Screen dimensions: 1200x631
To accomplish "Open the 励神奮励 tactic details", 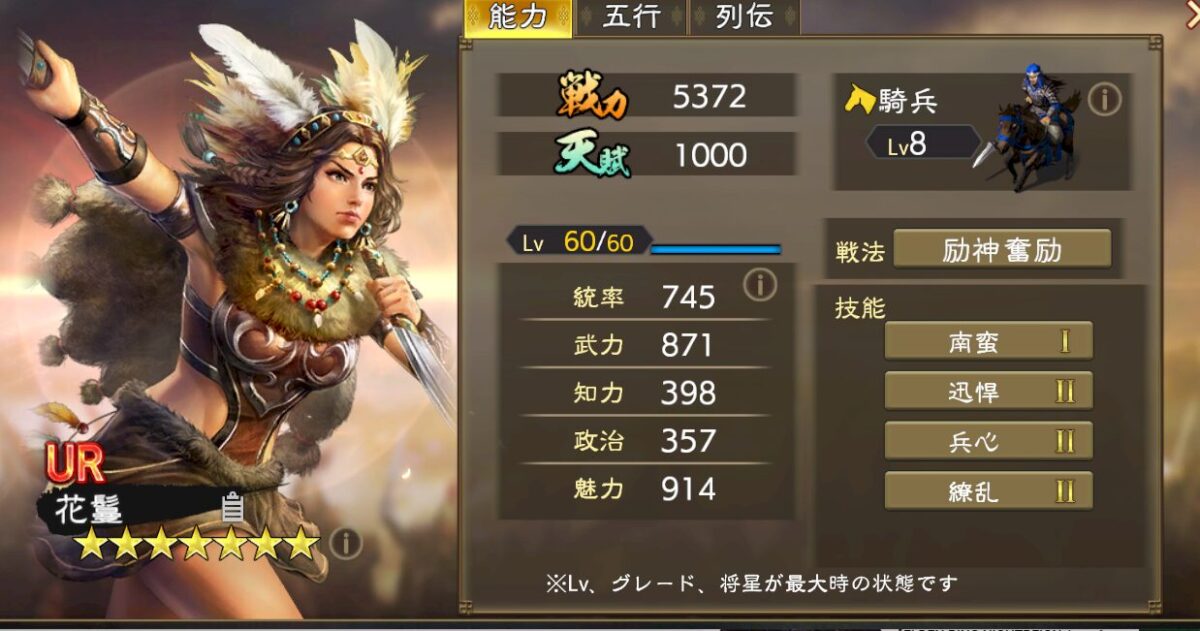I will (x=1001, y=249).
